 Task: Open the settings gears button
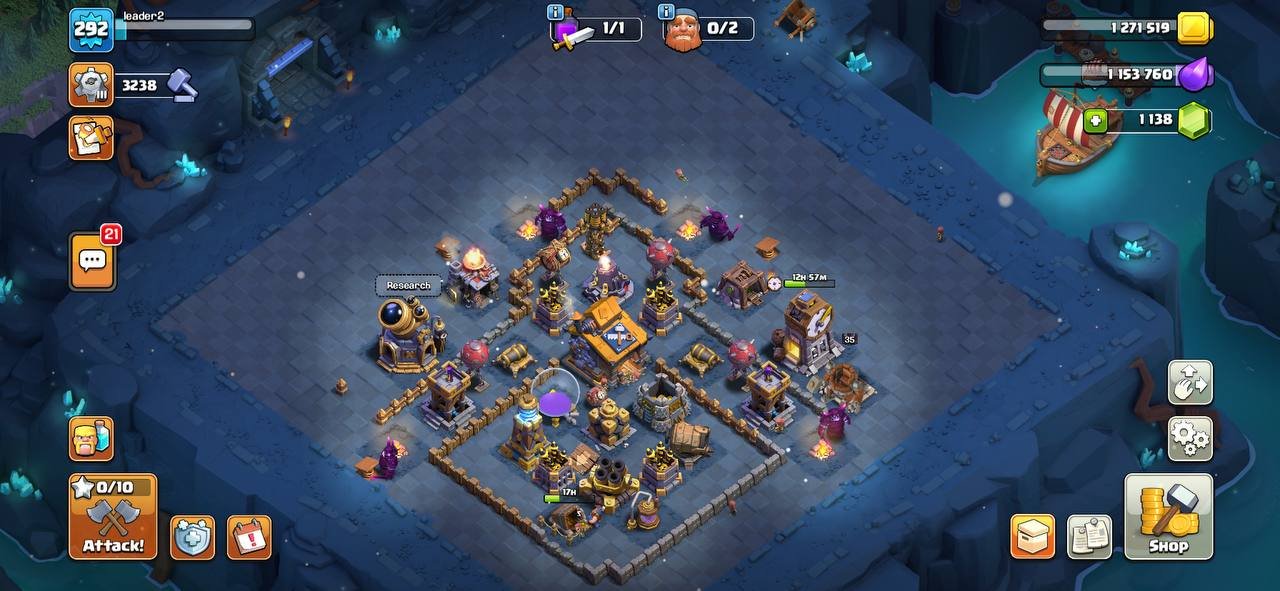click(x=1190, y=438)
